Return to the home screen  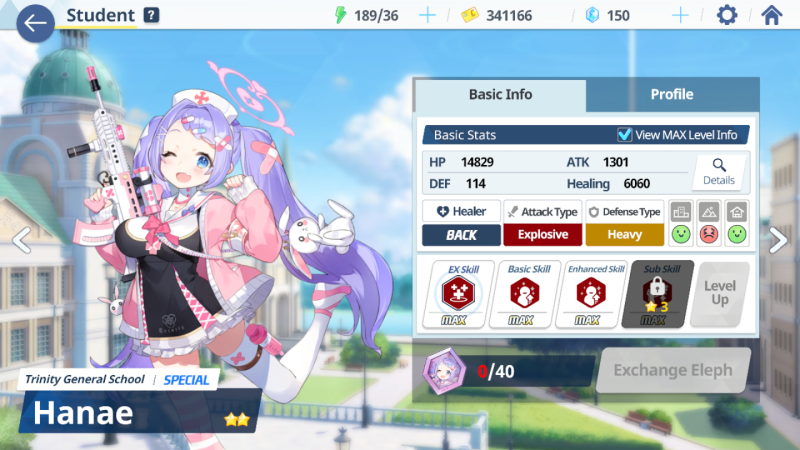771,15
